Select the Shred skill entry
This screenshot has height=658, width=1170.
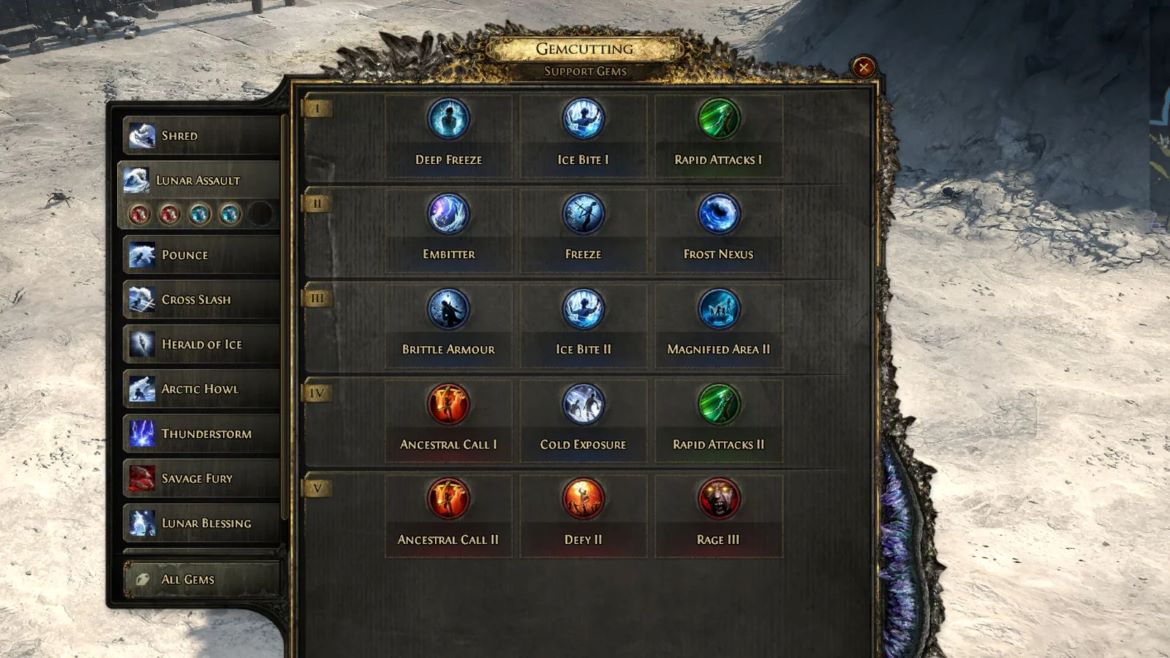click(200, 136)
